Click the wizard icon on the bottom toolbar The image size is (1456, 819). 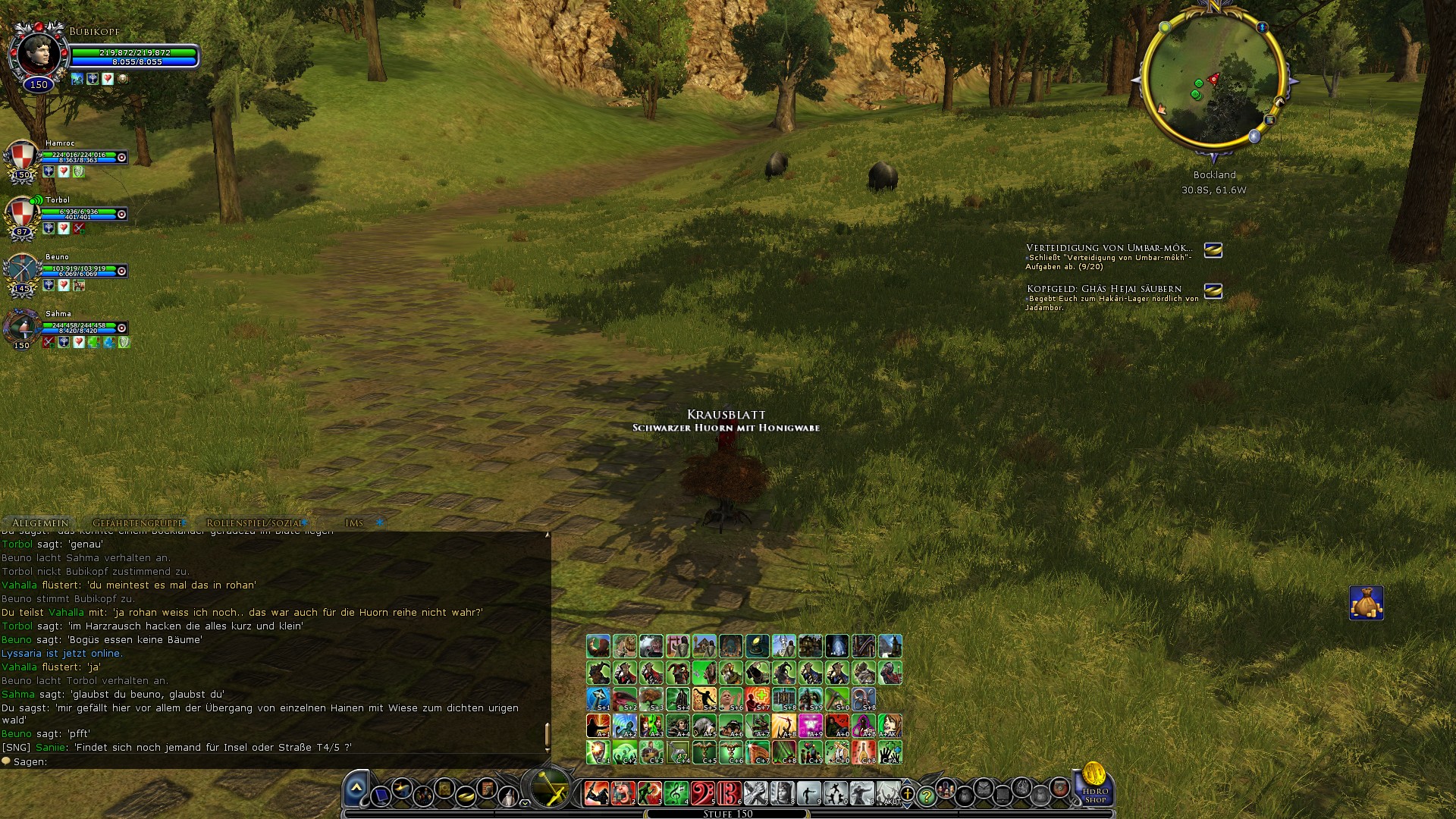click(508, 796)
